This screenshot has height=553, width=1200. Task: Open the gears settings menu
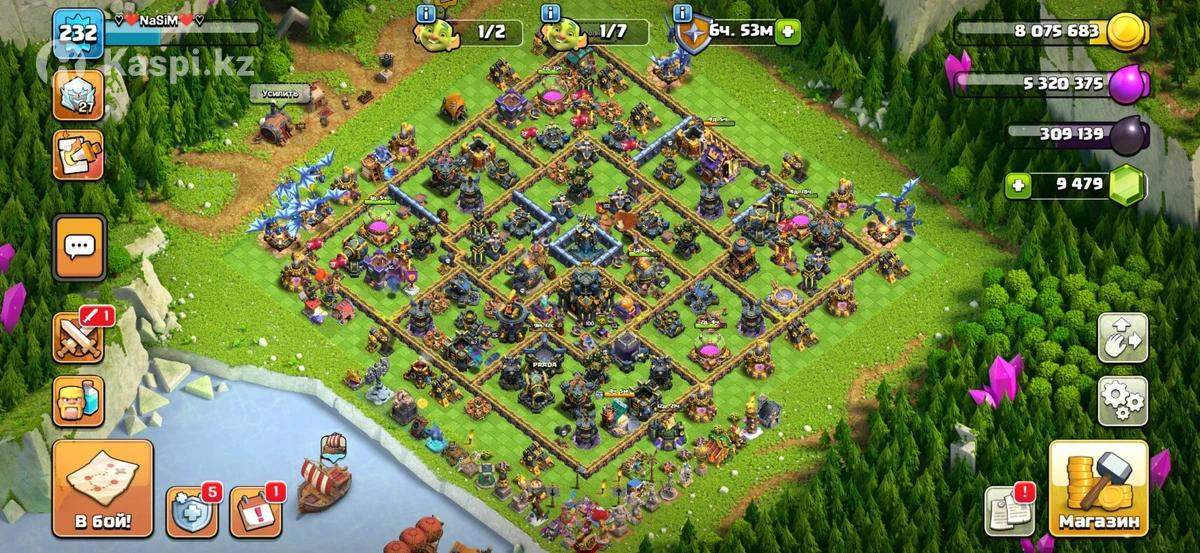1122,401
